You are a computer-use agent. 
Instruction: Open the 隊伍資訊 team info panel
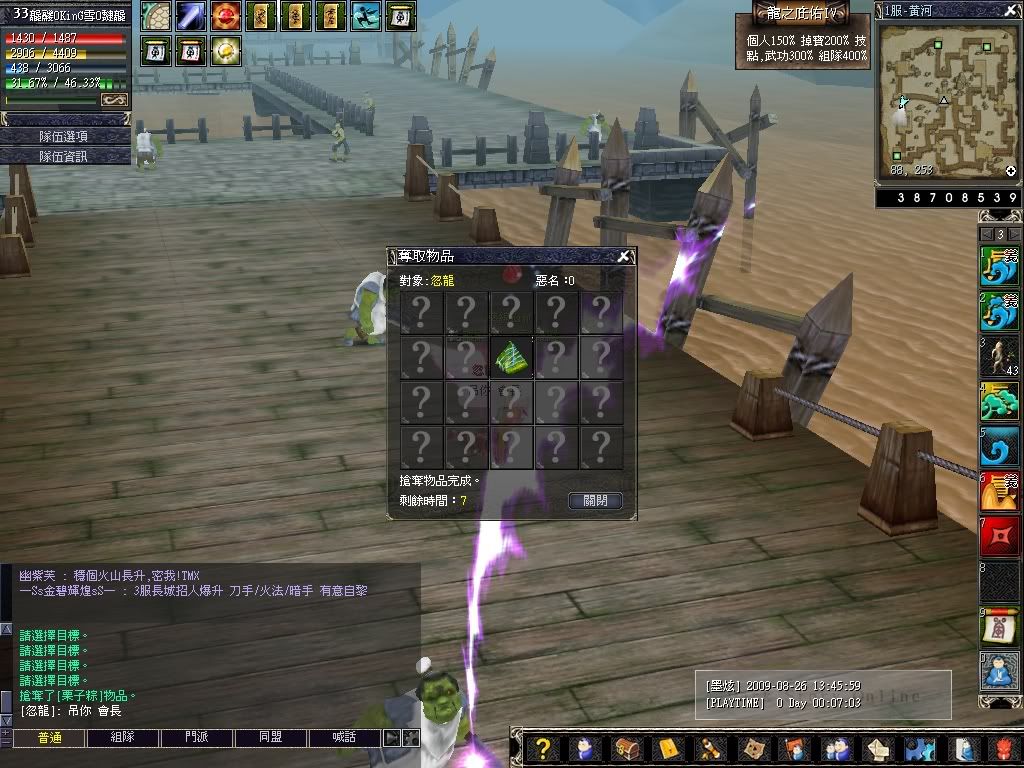[65, 156]
